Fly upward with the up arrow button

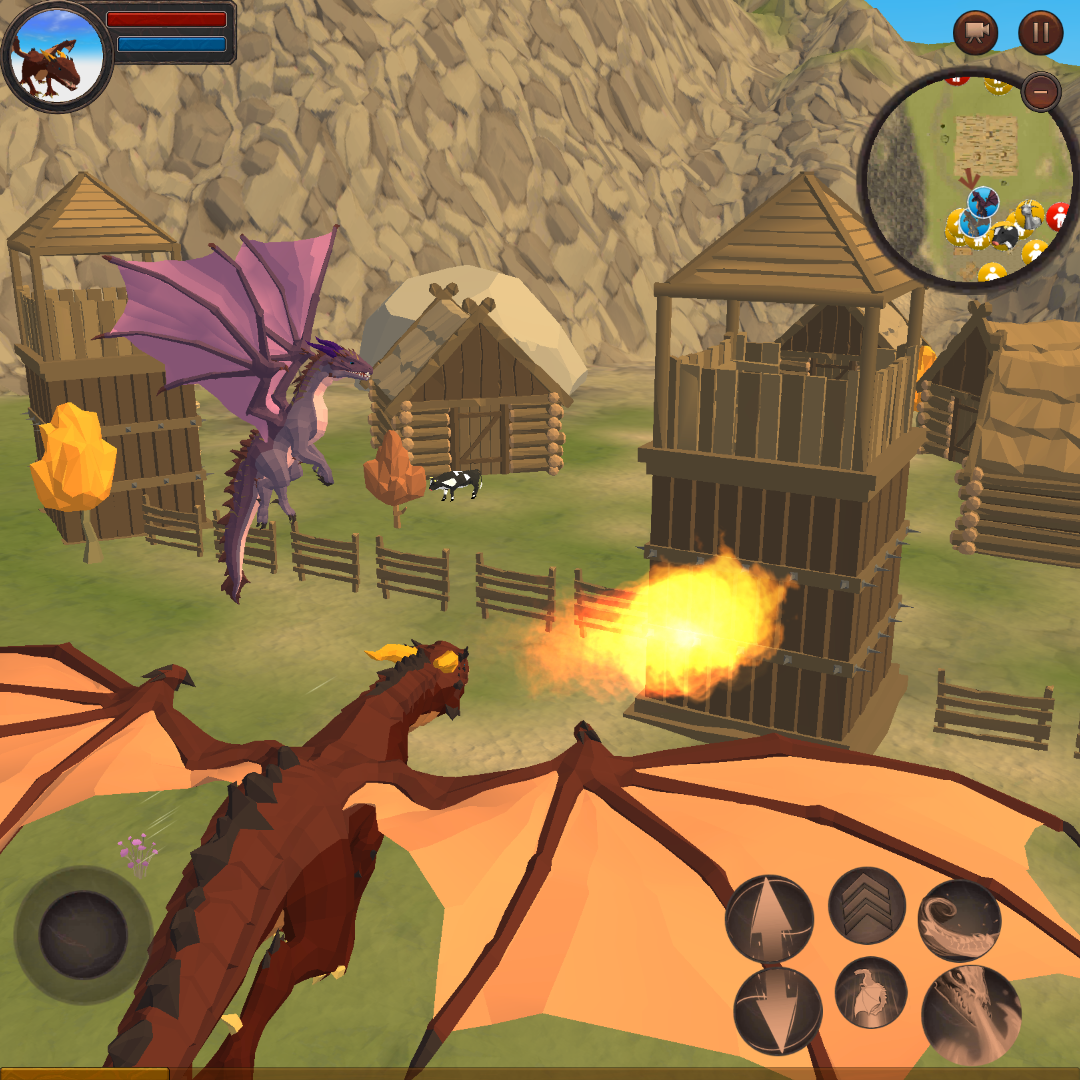pos(769,917)
